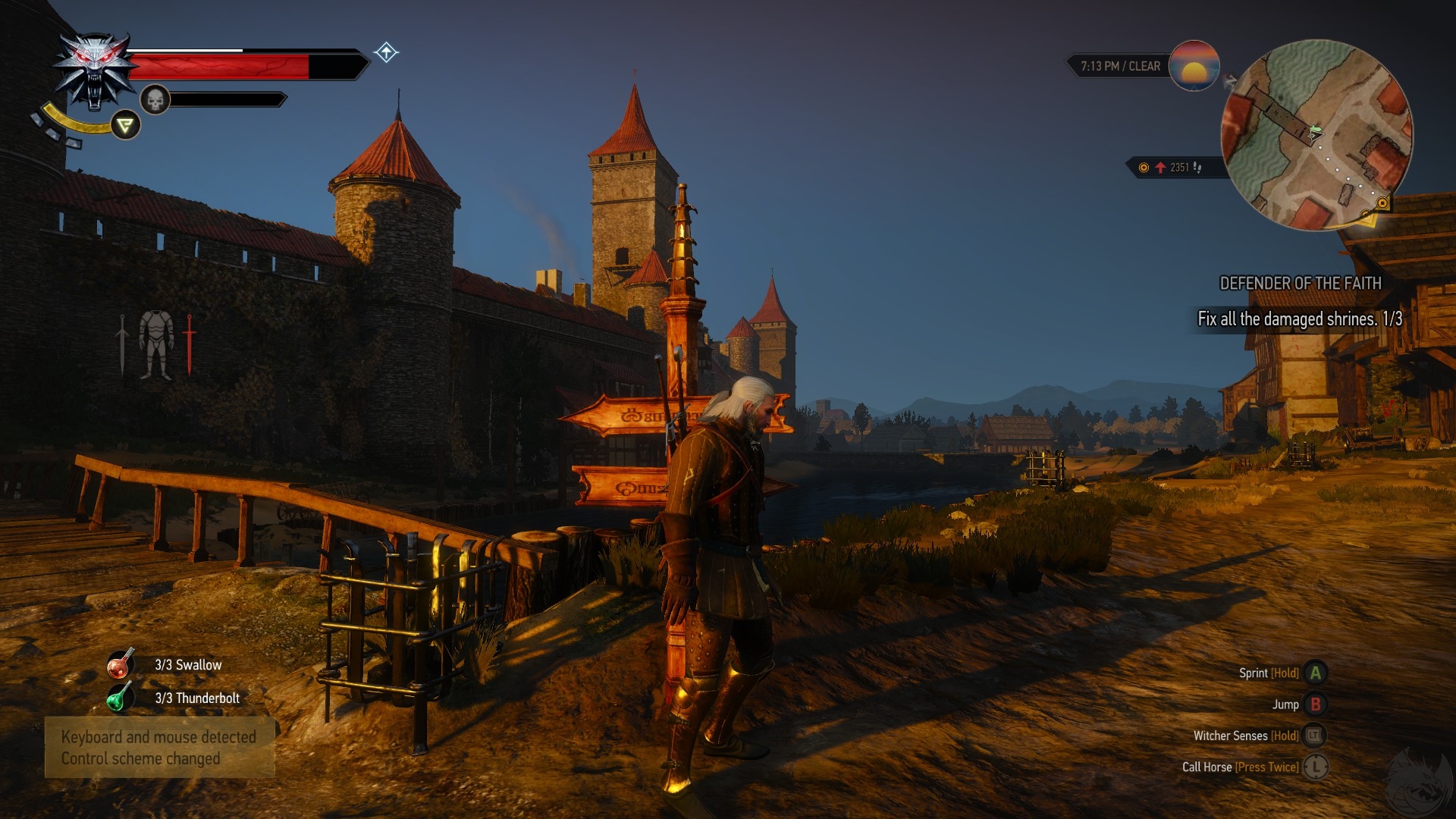Select the active witcher sign icon
The image size is (1456, 819).
pyautogui.click(x=125, y=125)
